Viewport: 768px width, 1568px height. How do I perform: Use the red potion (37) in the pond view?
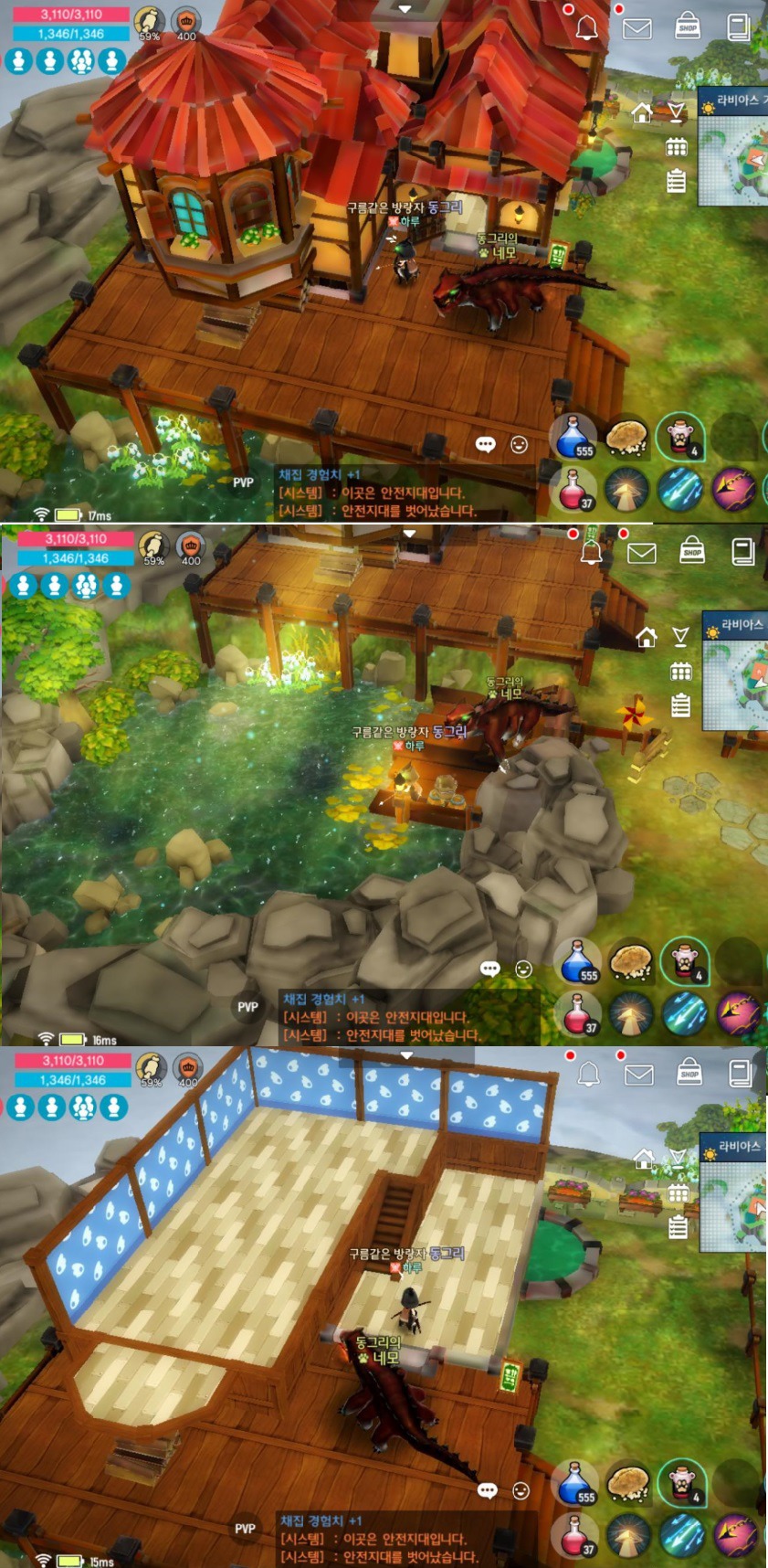point(577,1013)
